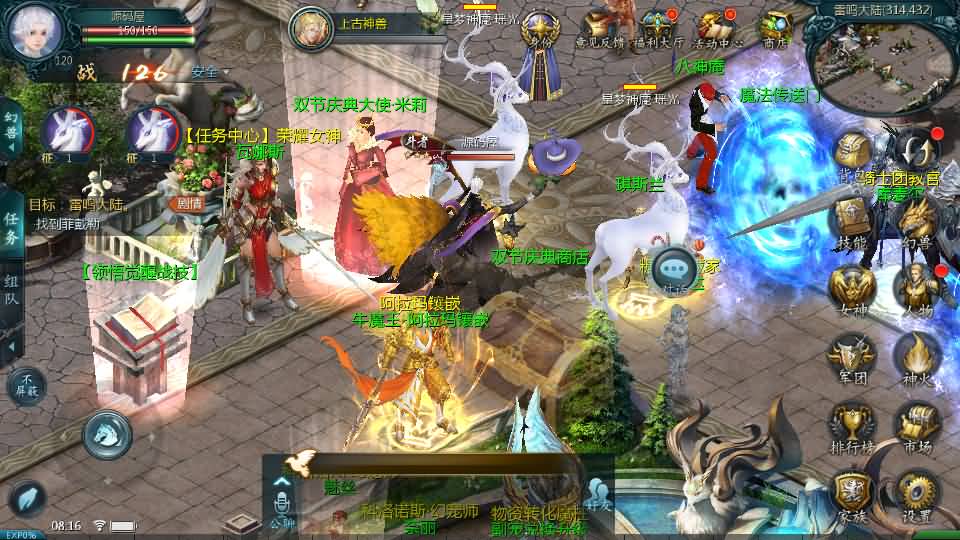Image resolution: width=960 pixels, height=540 pixels.
Task: Open the 军团 legion menu
Action: 852,358
